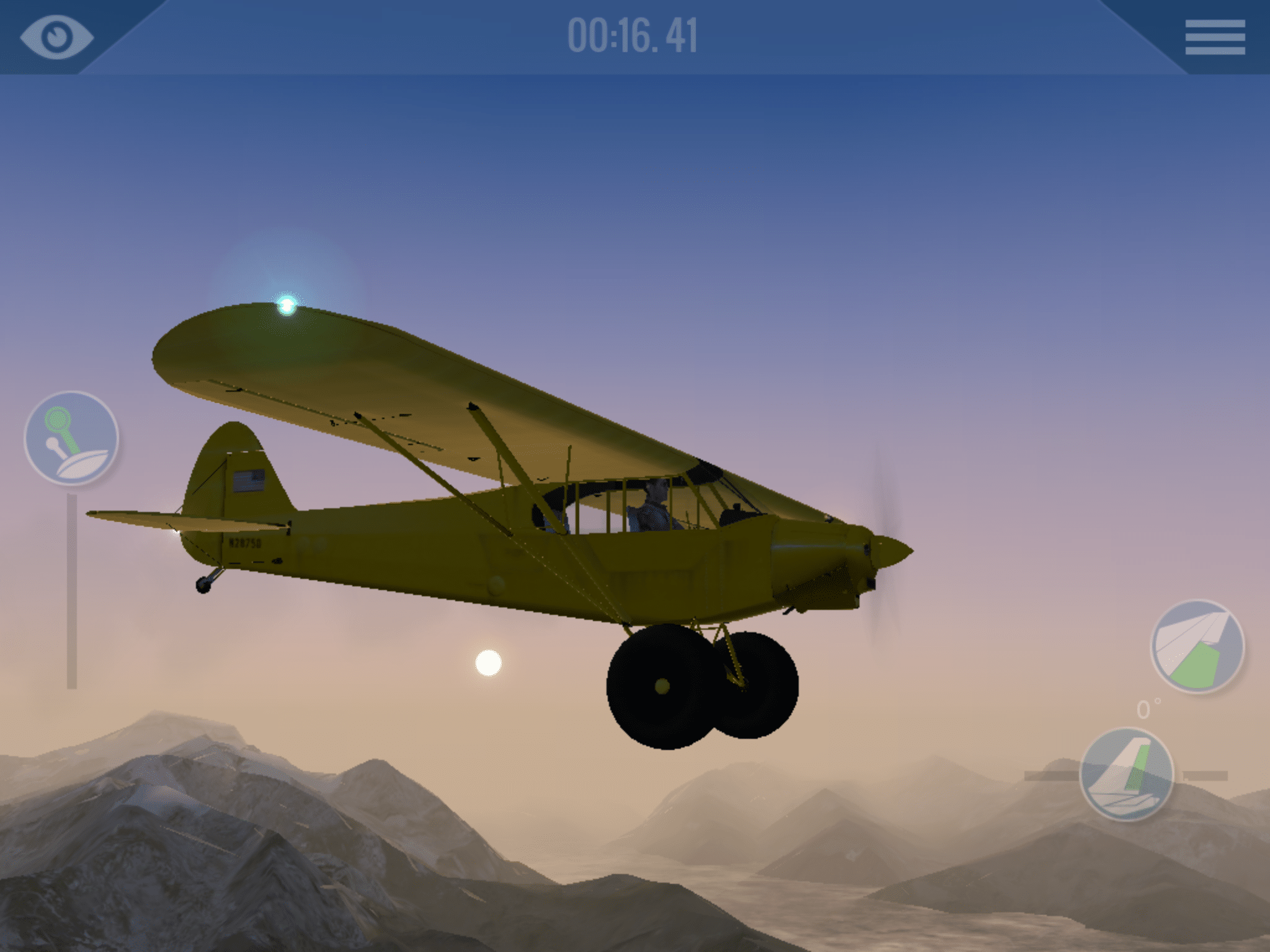This screenshot has width=1270, height=952.
Task: Open the eye view-change button
Action: 56,37
